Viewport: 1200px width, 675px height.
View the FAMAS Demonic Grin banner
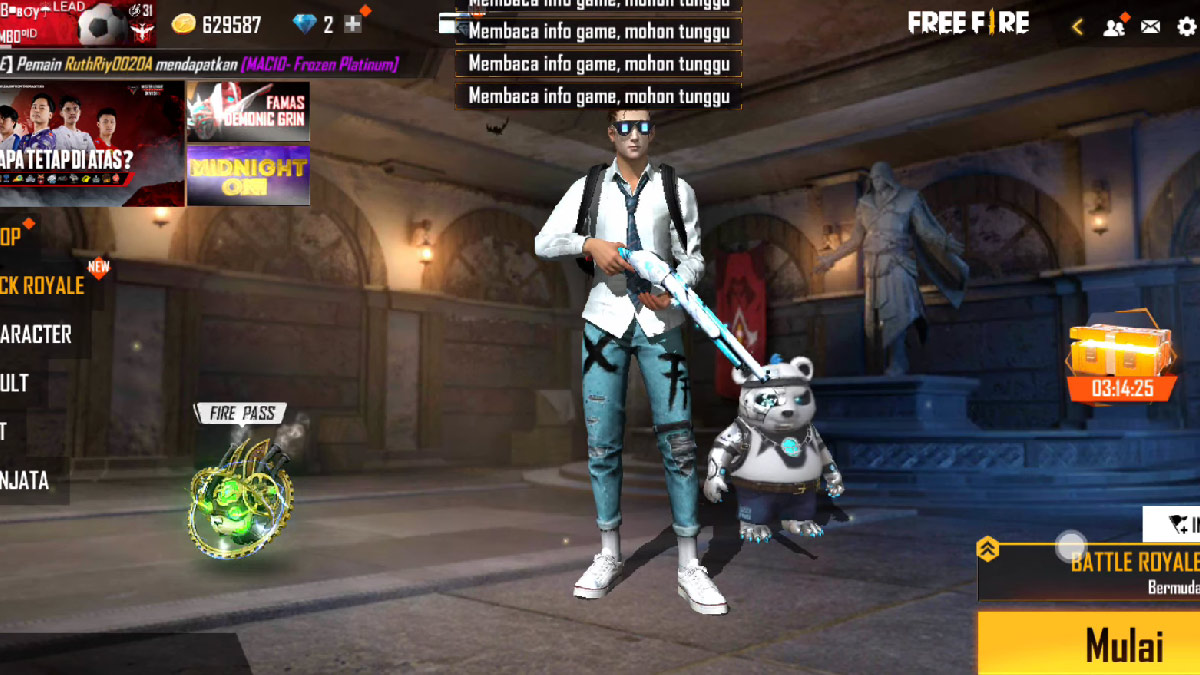[x=248, y=111]
